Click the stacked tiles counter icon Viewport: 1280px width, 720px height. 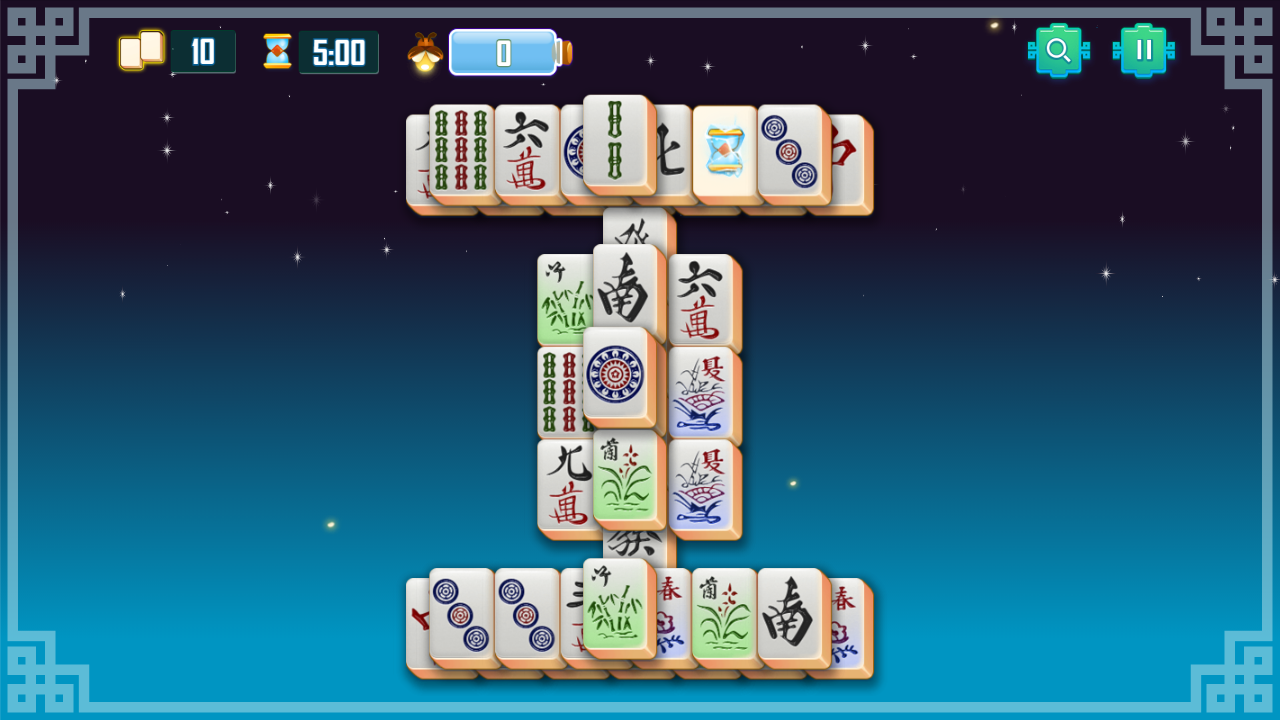point(141,48)
